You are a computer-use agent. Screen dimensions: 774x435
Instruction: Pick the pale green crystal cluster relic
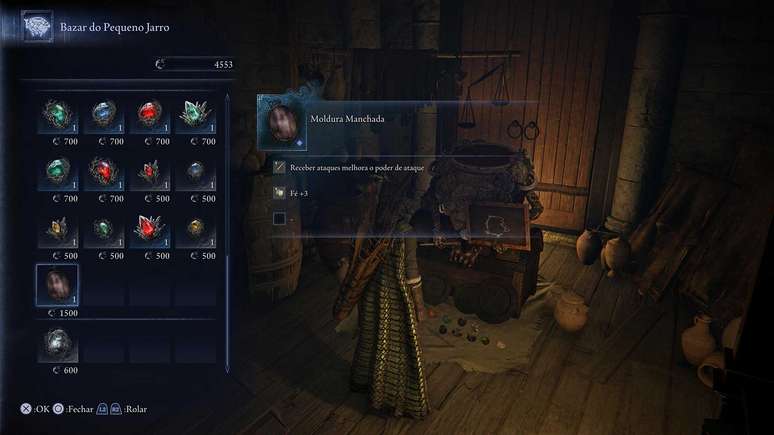click(x=196, y=114)
